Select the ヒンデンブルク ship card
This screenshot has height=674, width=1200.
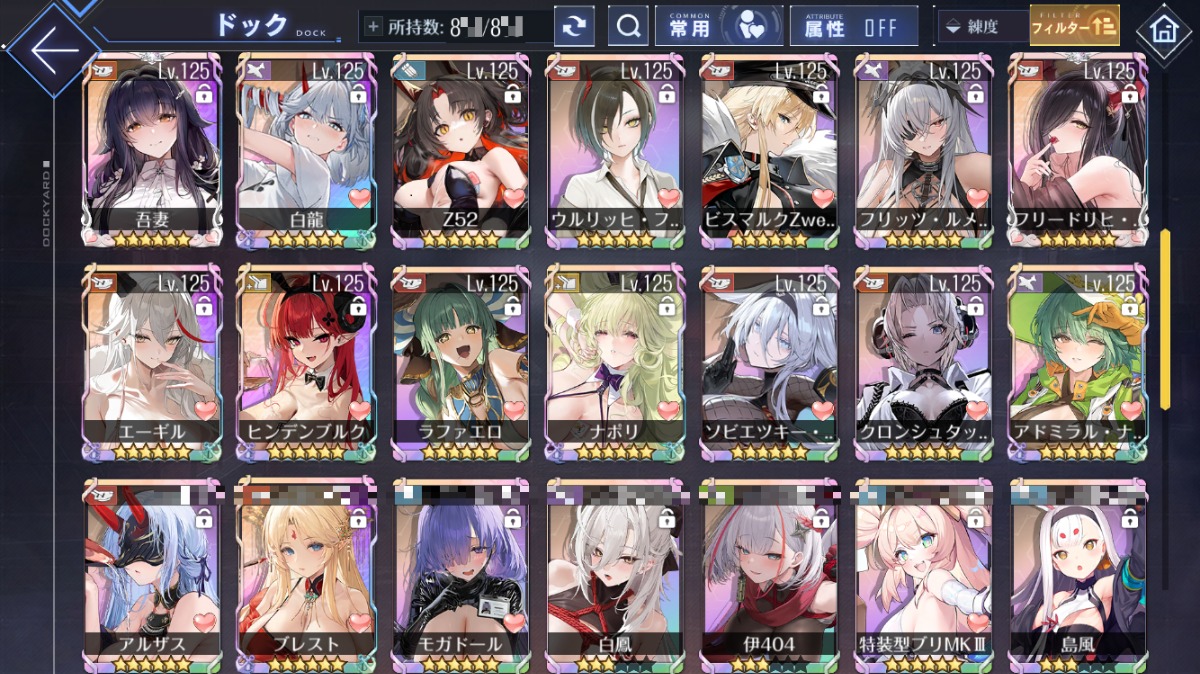(306, 362)
